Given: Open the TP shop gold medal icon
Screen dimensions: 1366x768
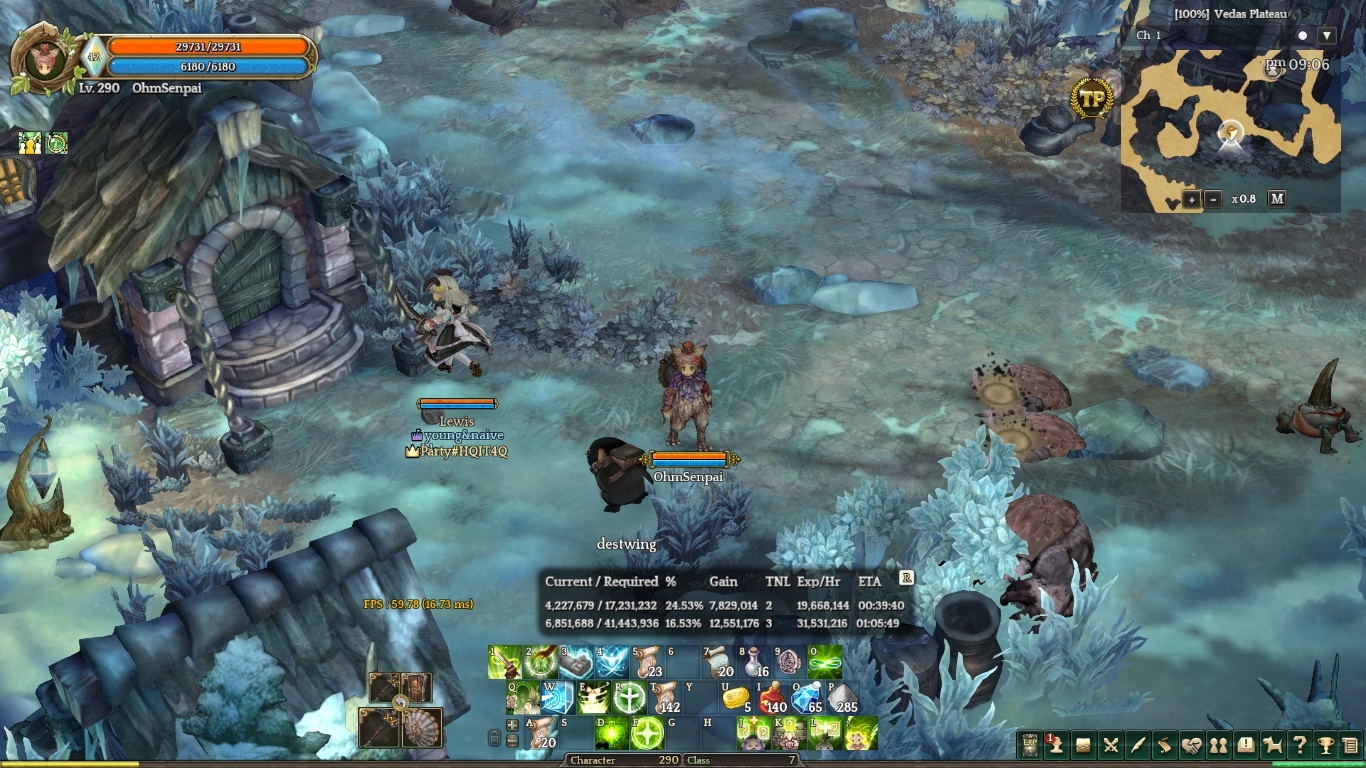Looking at the screenshot, I should click(x=1092, y=98).
